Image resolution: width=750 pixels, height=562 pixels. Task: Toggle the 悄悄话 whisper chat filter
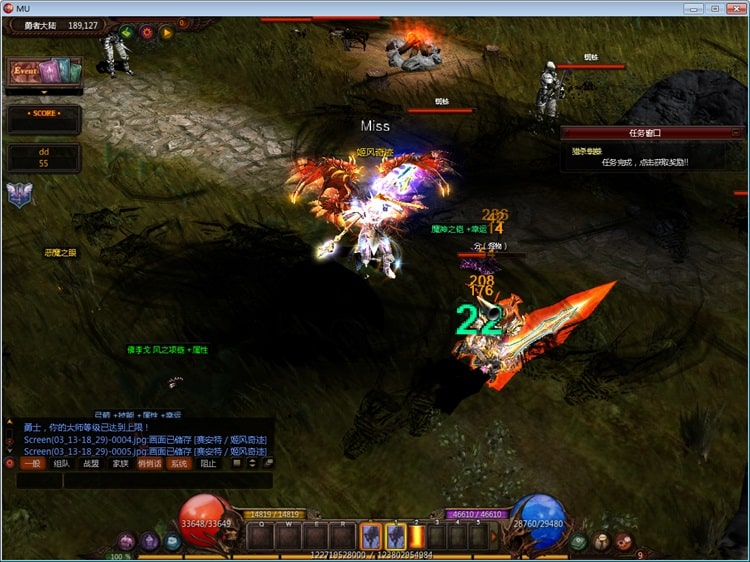point(149,464)
